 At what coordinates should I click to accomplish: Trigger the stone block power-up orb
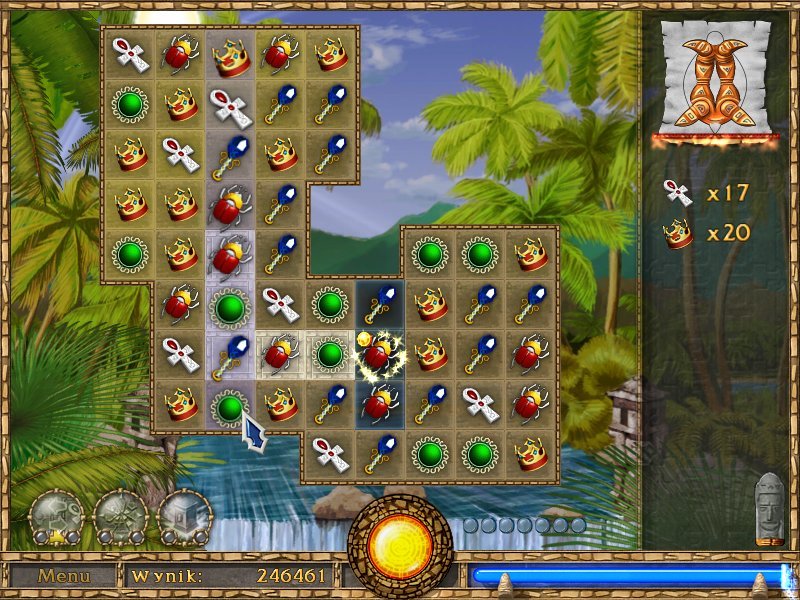185,517
